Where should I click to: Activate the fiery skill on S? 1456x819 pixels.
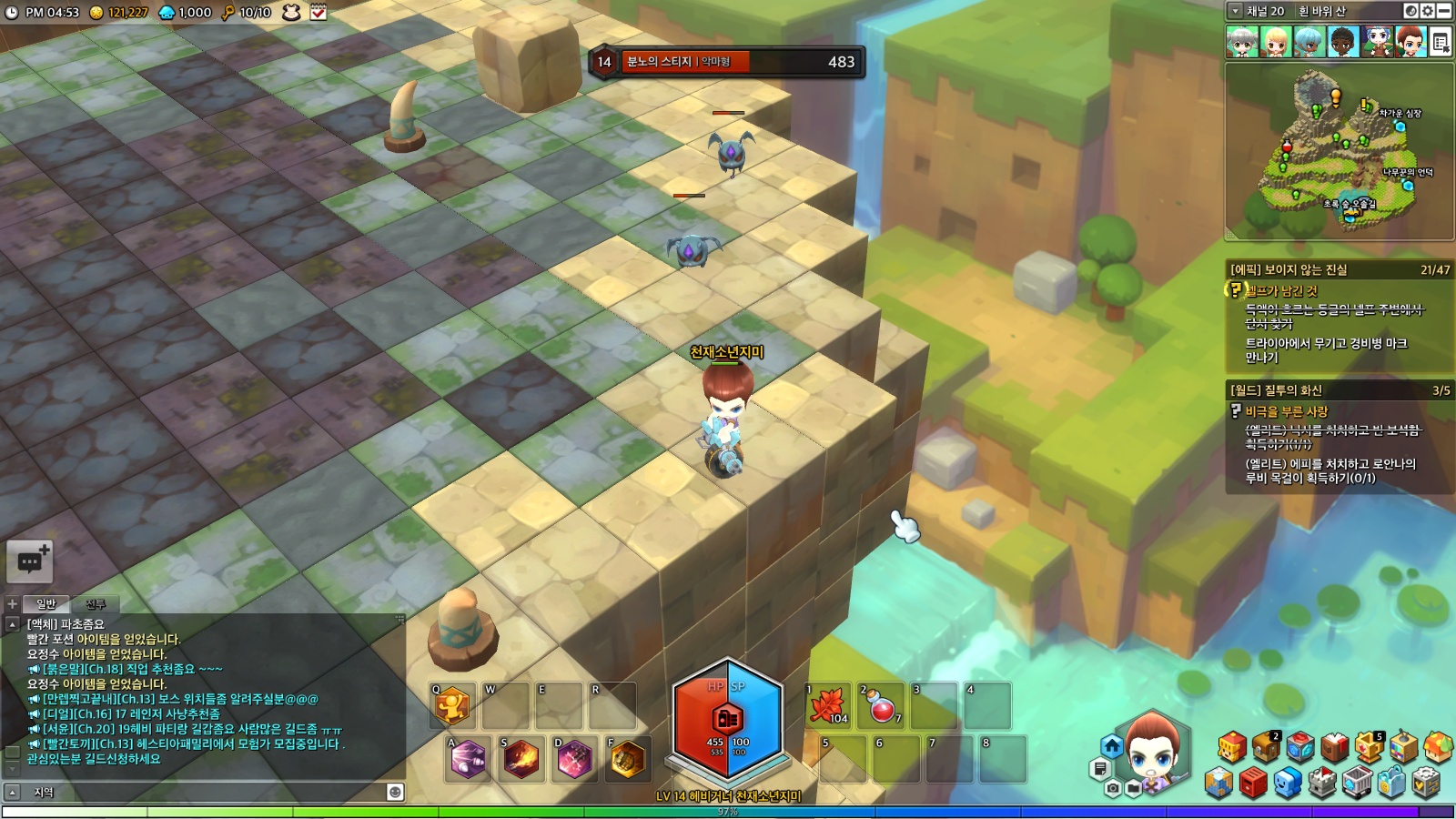coord(521,759)
